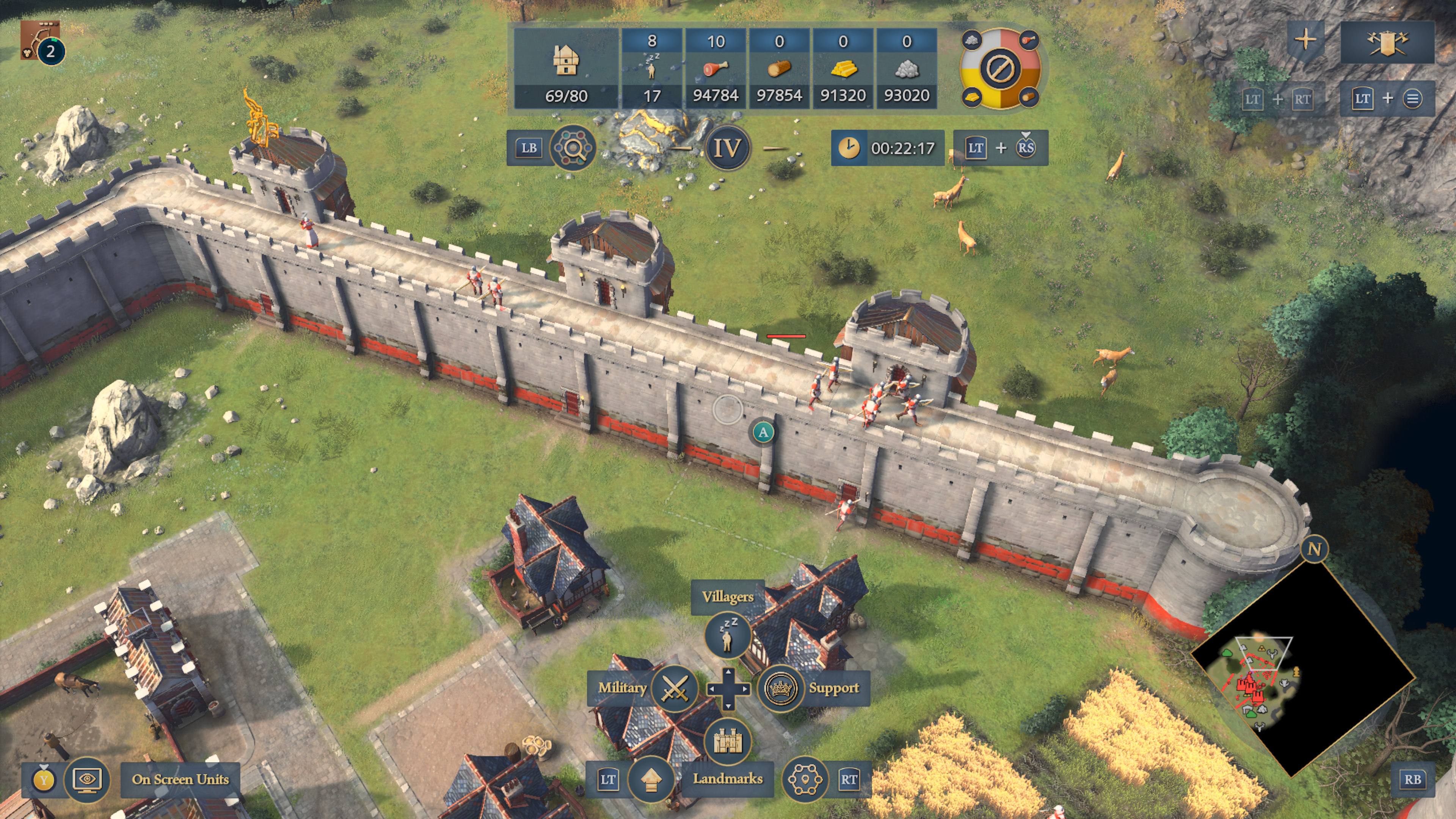Image resolution: width=1456 pixels, height=819 pixels.
Task: Select the stone resource tile
Action: tap(907, 68)
